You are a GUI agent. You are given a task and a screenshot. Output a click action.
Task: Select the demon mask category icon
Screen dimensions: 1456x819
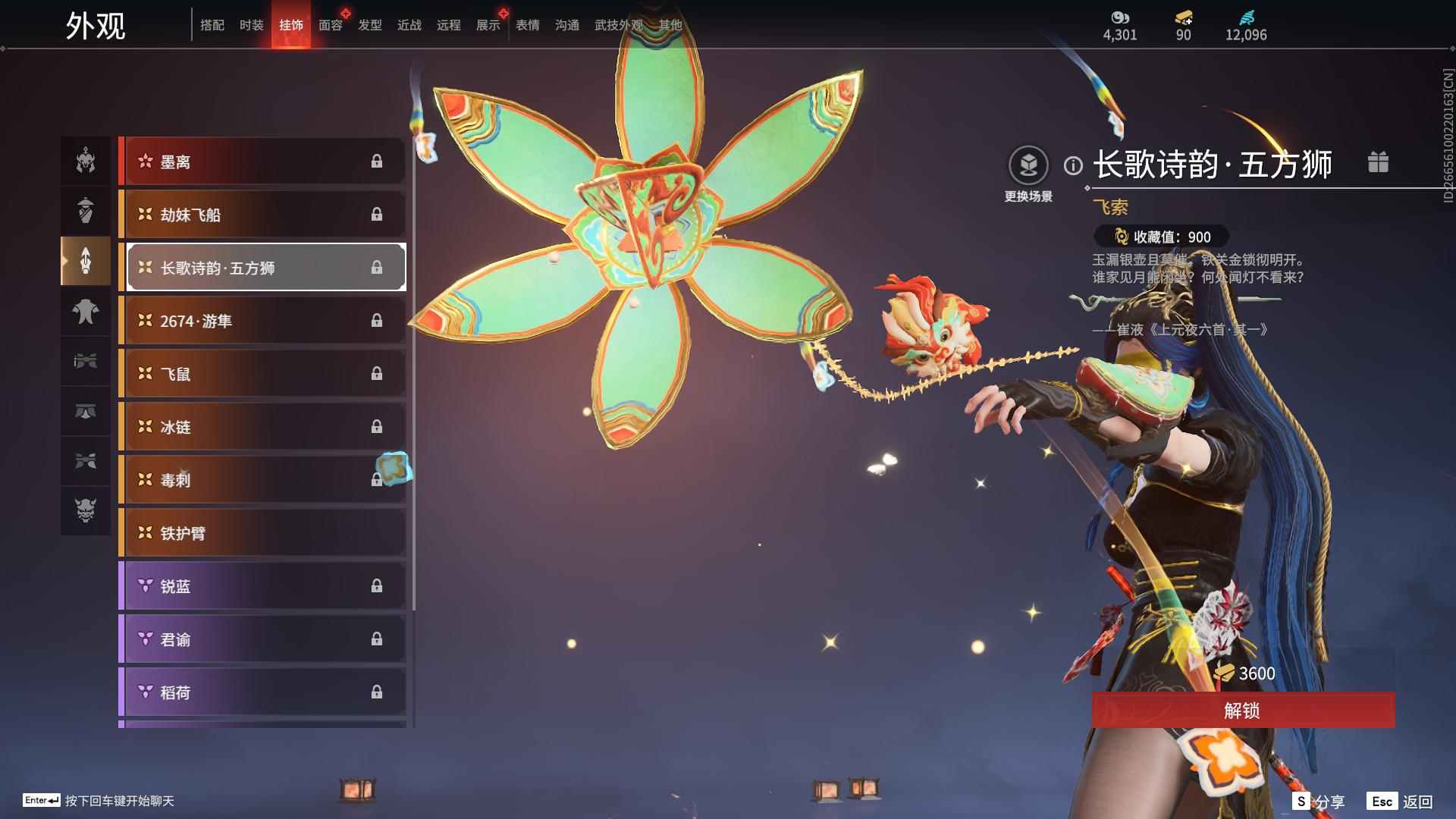point(86,510)
